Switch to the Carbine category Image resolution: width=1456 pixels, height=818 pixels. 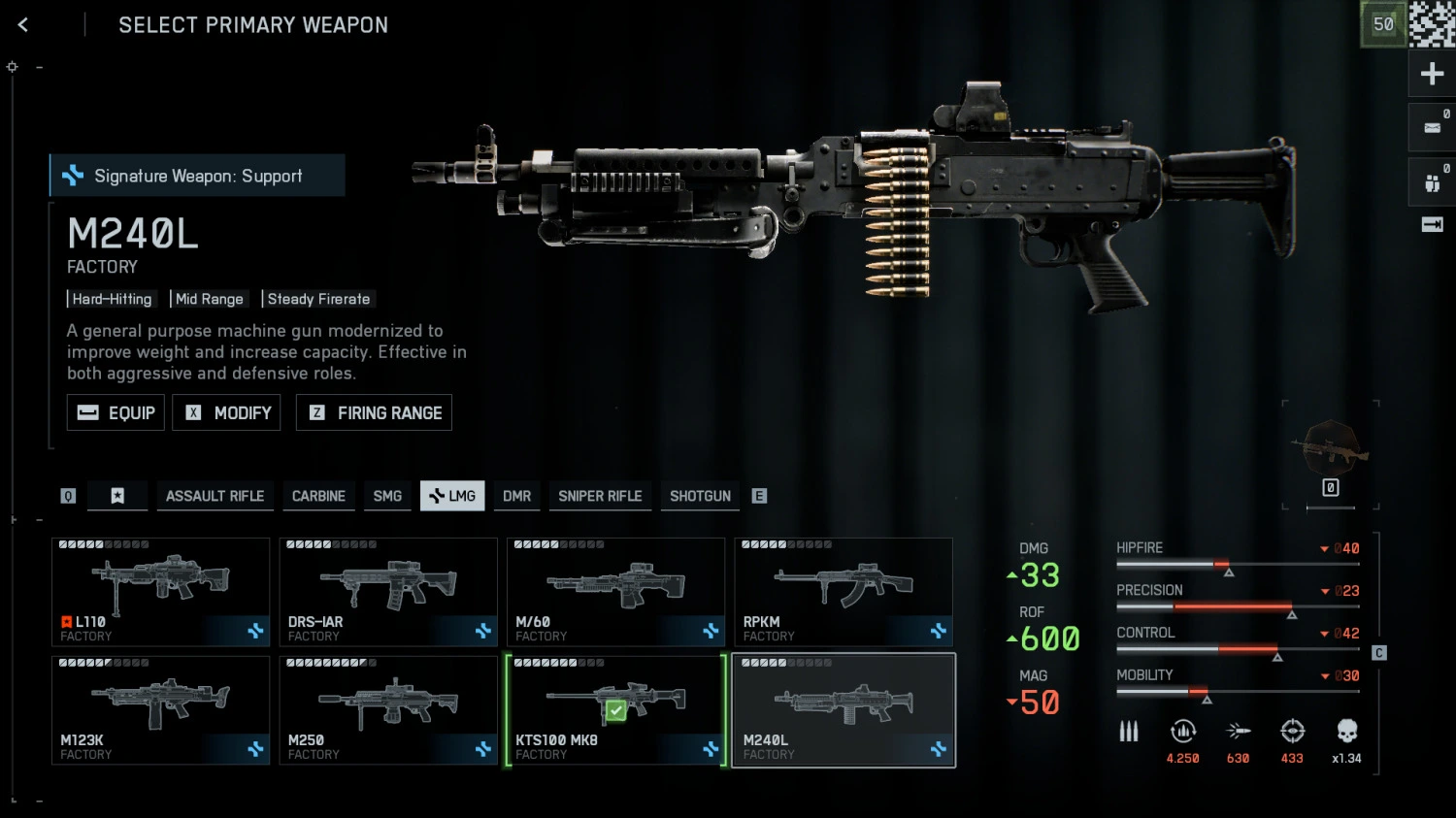(x=318, y=496)
